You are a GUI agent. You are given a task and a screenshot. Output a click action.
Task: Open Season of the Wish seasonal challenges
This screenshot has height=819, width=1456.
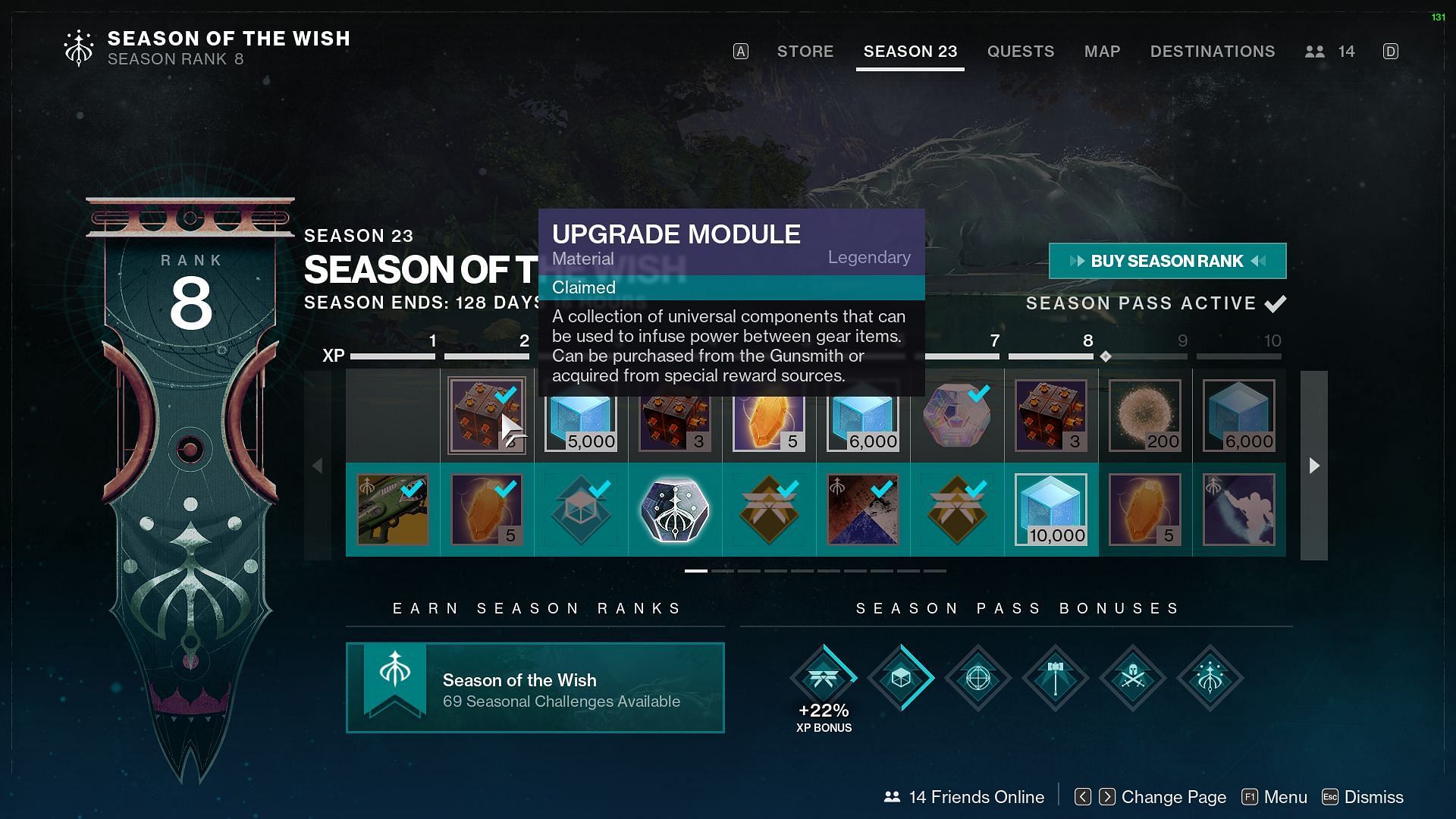click(535, 688)
